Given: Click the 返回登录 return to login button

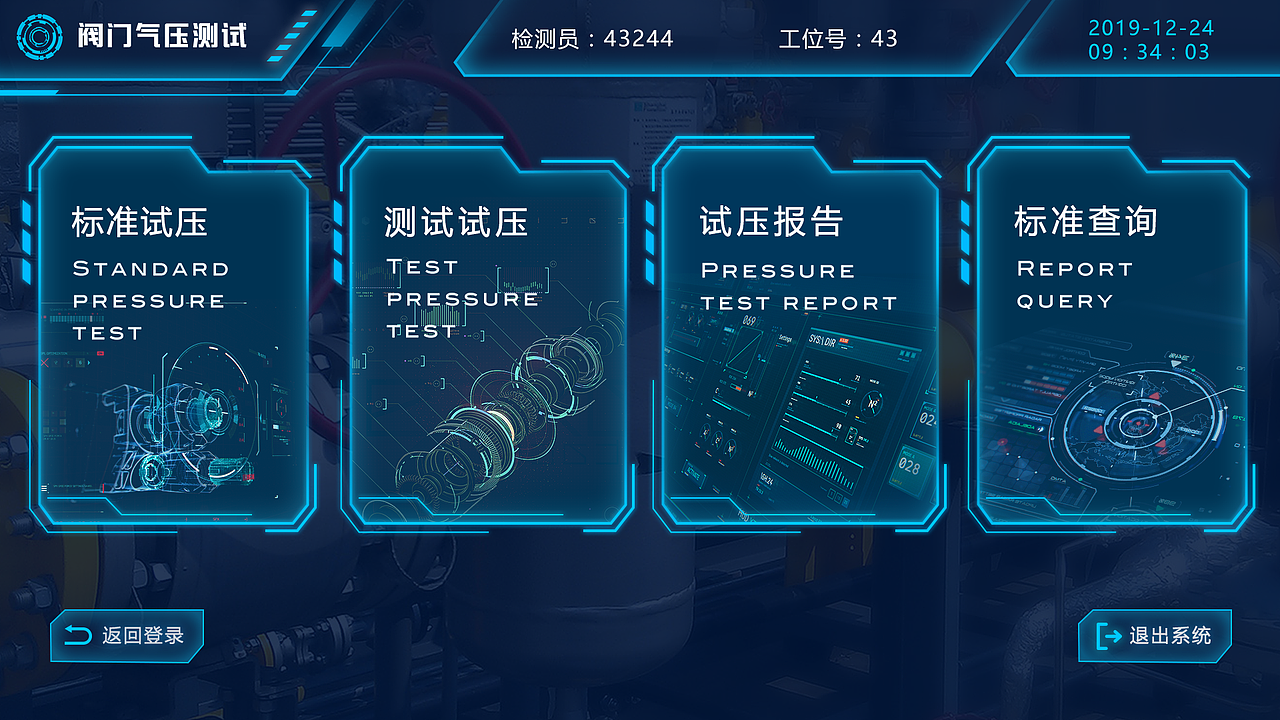Looking at the screenshot, I should point(126,635).
